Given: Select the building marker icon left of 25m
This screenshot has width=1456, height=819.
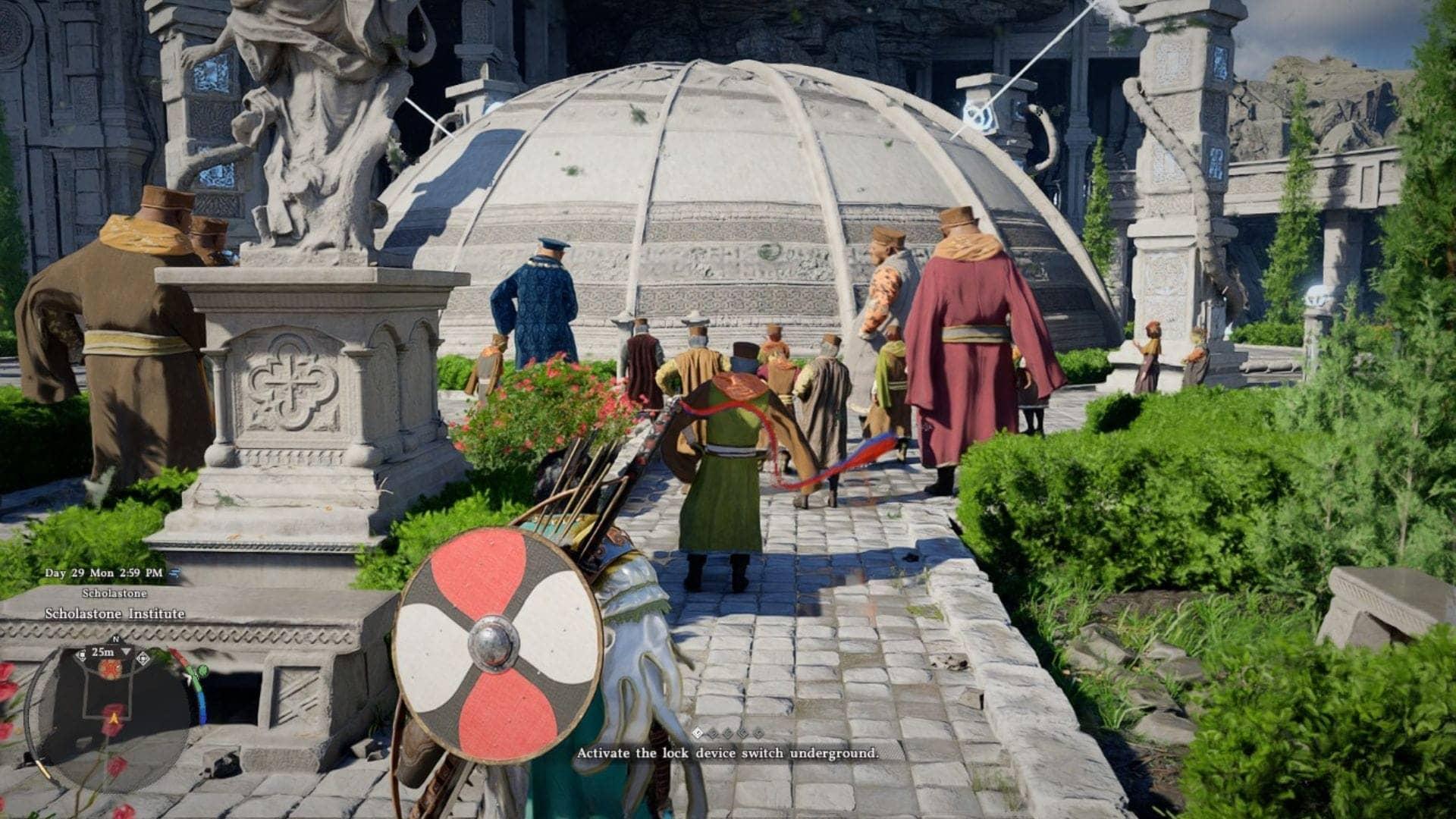Looking at the screenshot, I should click(x=83, y=654).
